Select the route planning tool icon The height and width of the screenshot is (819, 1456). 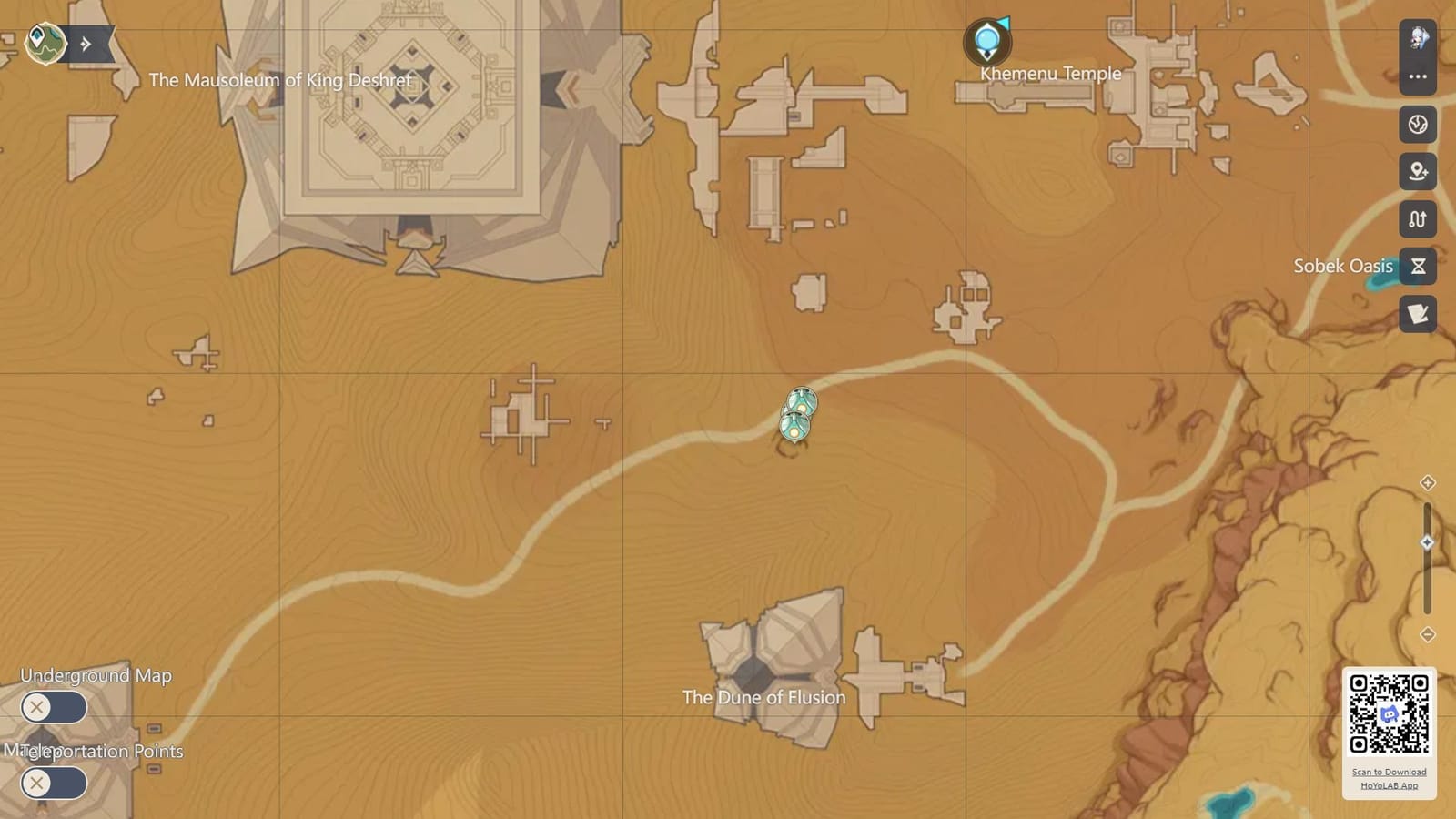click(x=1417, y=219)
